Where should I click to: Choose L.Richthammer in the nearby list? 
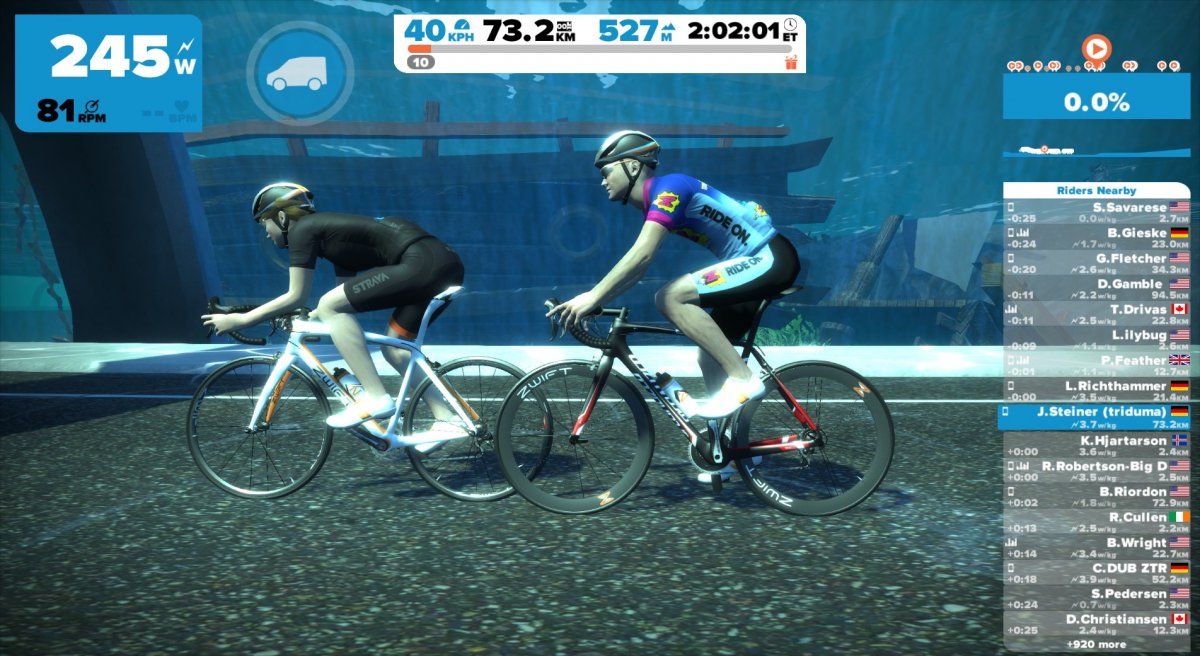(1096, 391)
